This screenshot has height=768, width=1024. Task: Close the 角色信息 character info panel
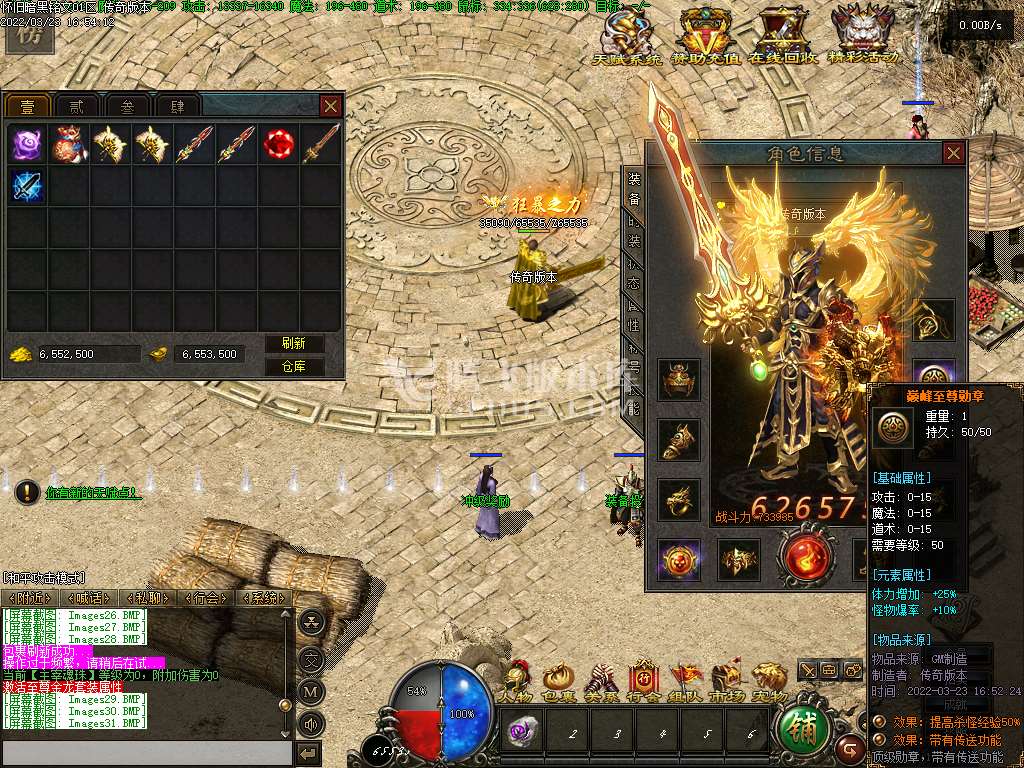(953, 153)
